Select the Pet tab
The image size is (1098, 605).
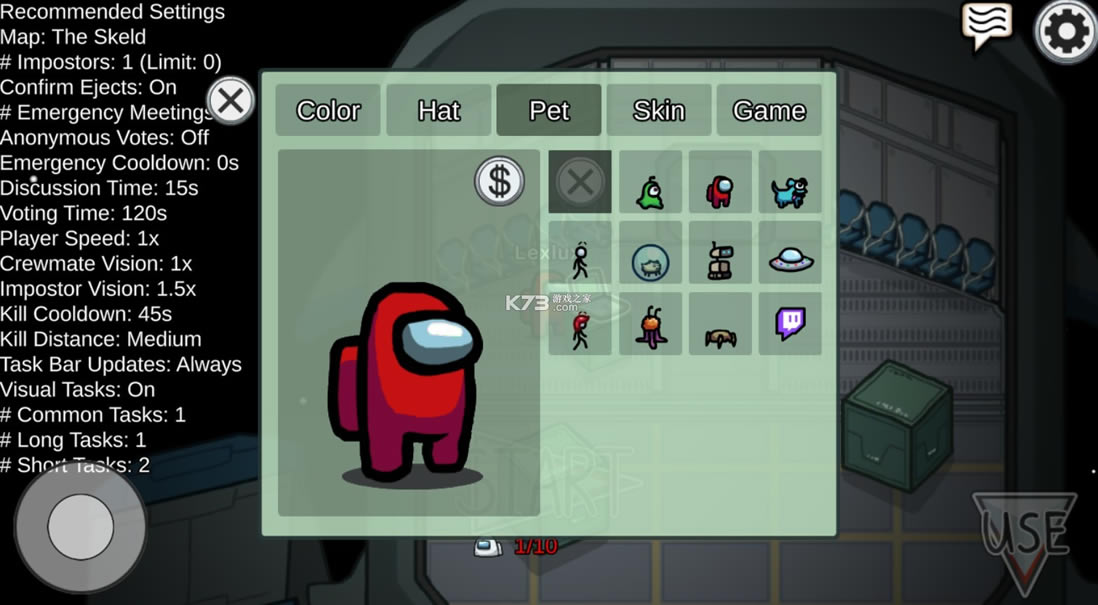(549, 110)
